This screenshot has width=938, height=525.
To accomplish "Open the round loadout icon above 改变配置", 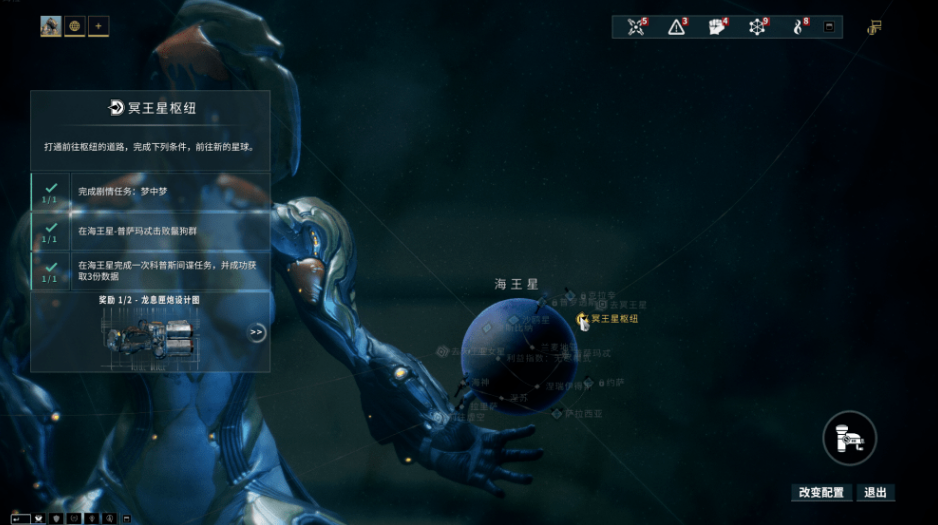I will pyautogui.click(x=850, y=437).
